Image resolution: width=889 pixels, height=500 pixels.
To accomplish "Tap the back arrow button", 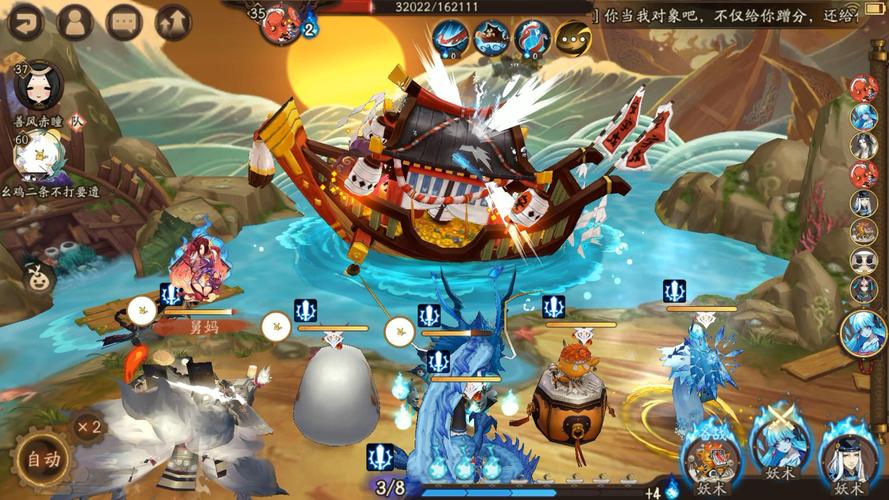I will coord(25,21).
